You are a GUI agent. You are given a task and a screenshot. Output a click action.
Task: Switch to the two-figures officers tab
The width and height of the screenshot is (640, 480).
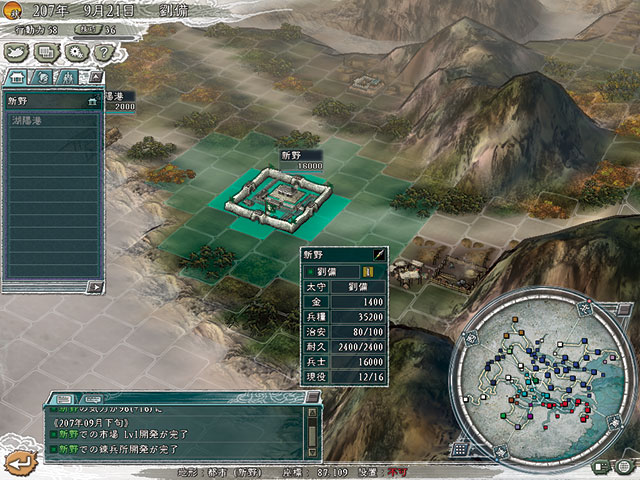67,77
